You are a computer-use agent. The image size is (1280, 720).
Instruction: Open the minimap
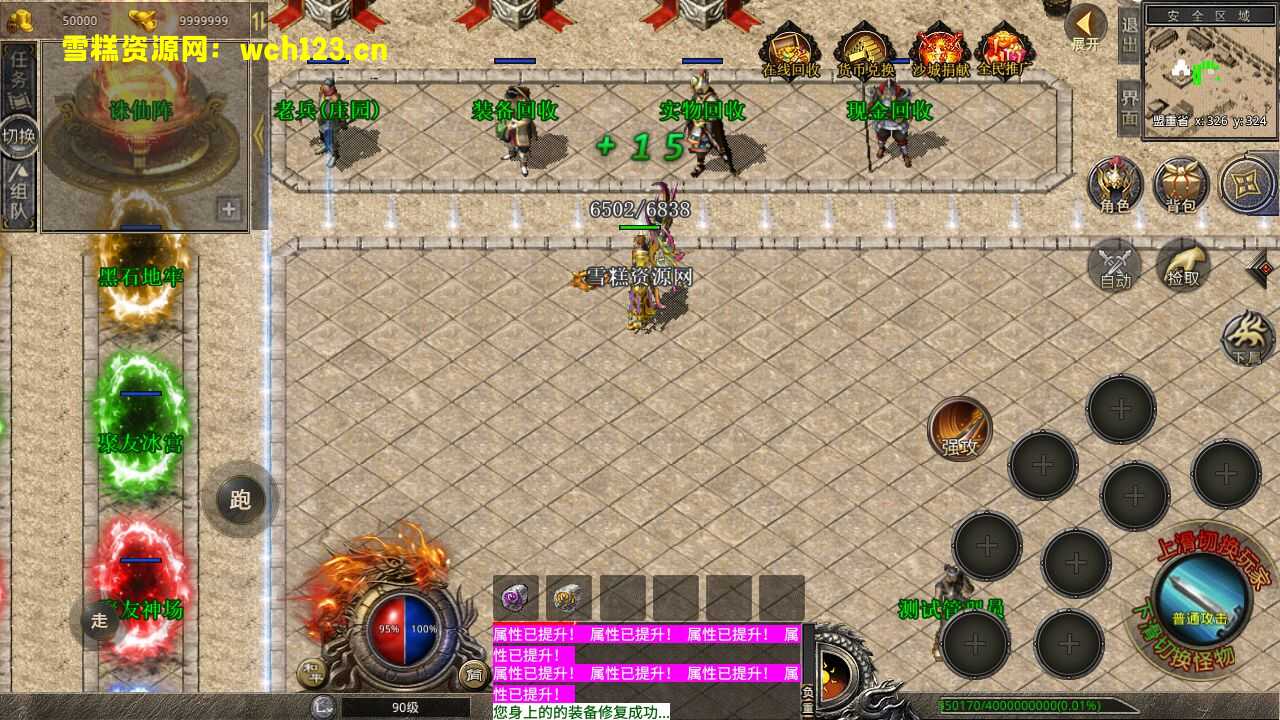1210,68
